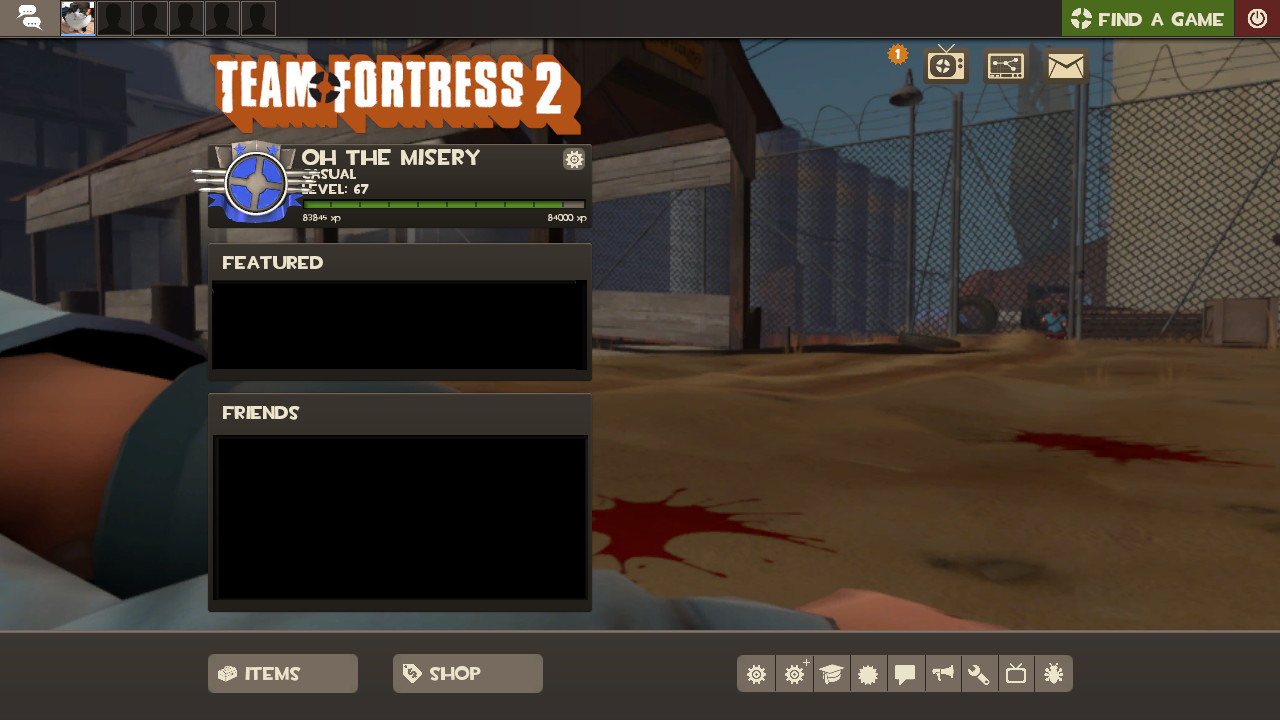Open the server browser monitor icon
This screenshot has height=720, width=1280.
(1005, 64)
